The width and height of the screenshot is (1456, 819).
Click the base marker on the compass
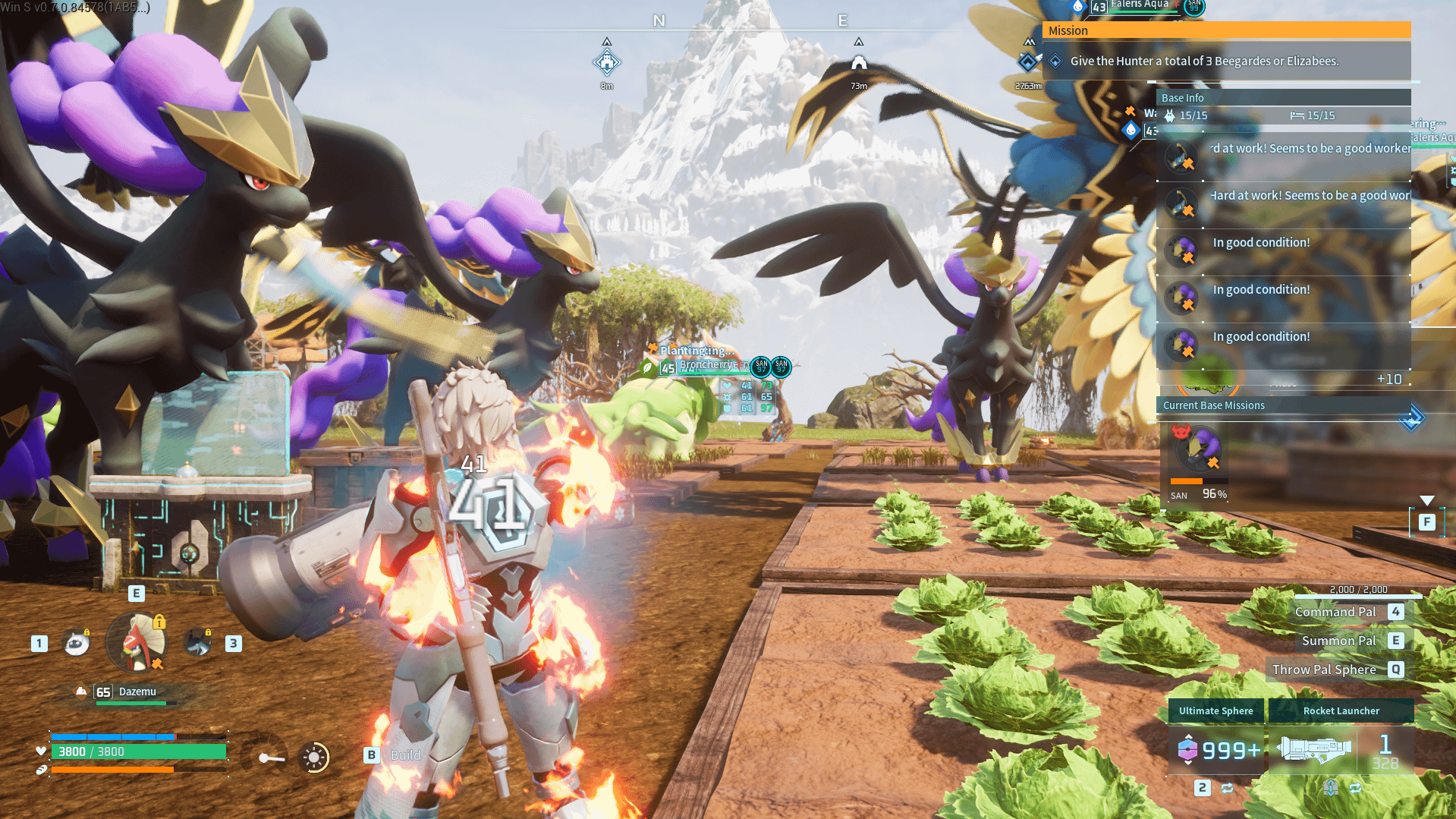(x=606, y=62)
